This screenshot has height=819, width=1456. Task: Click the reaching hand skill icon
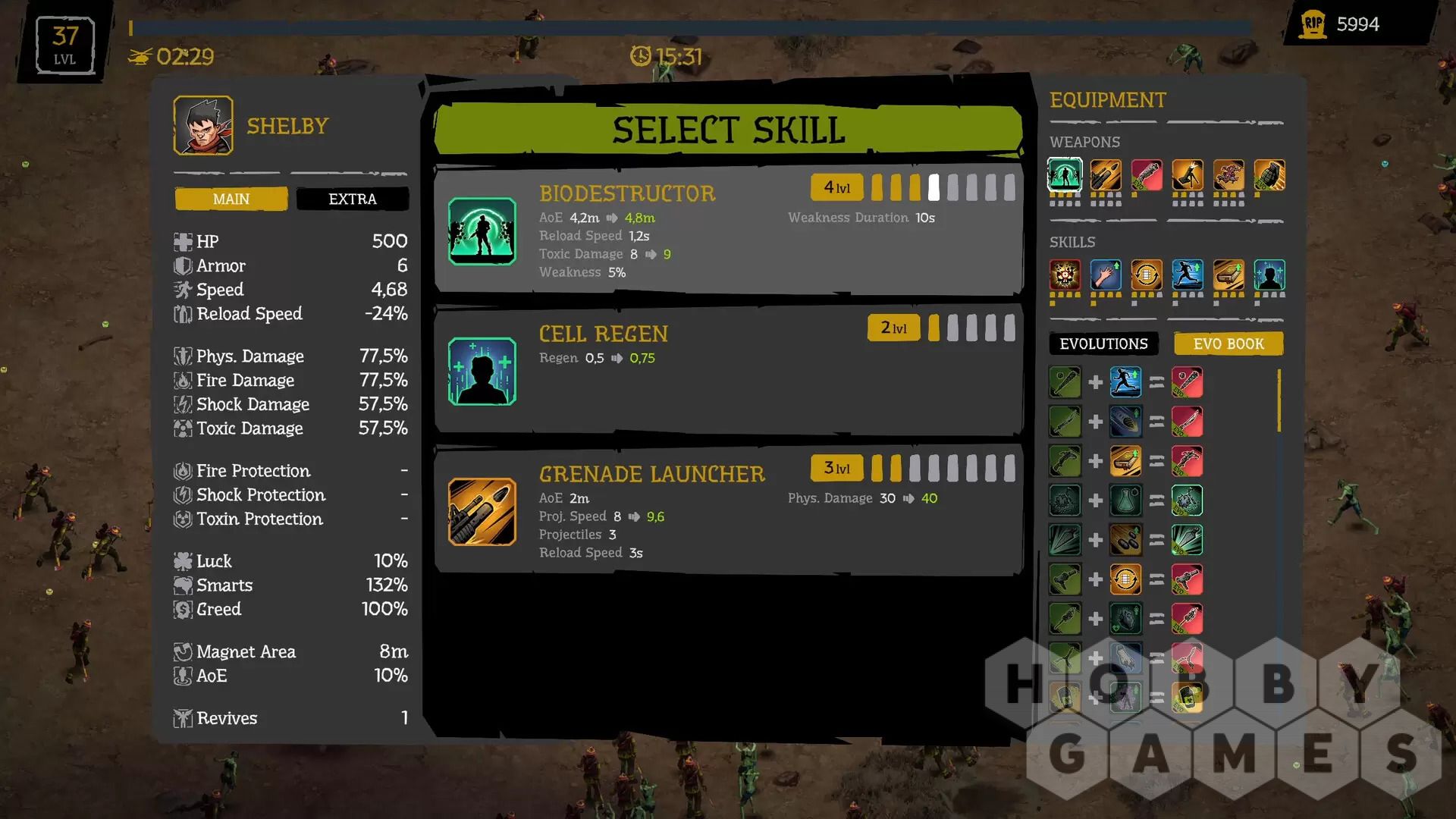point(1106,275)
